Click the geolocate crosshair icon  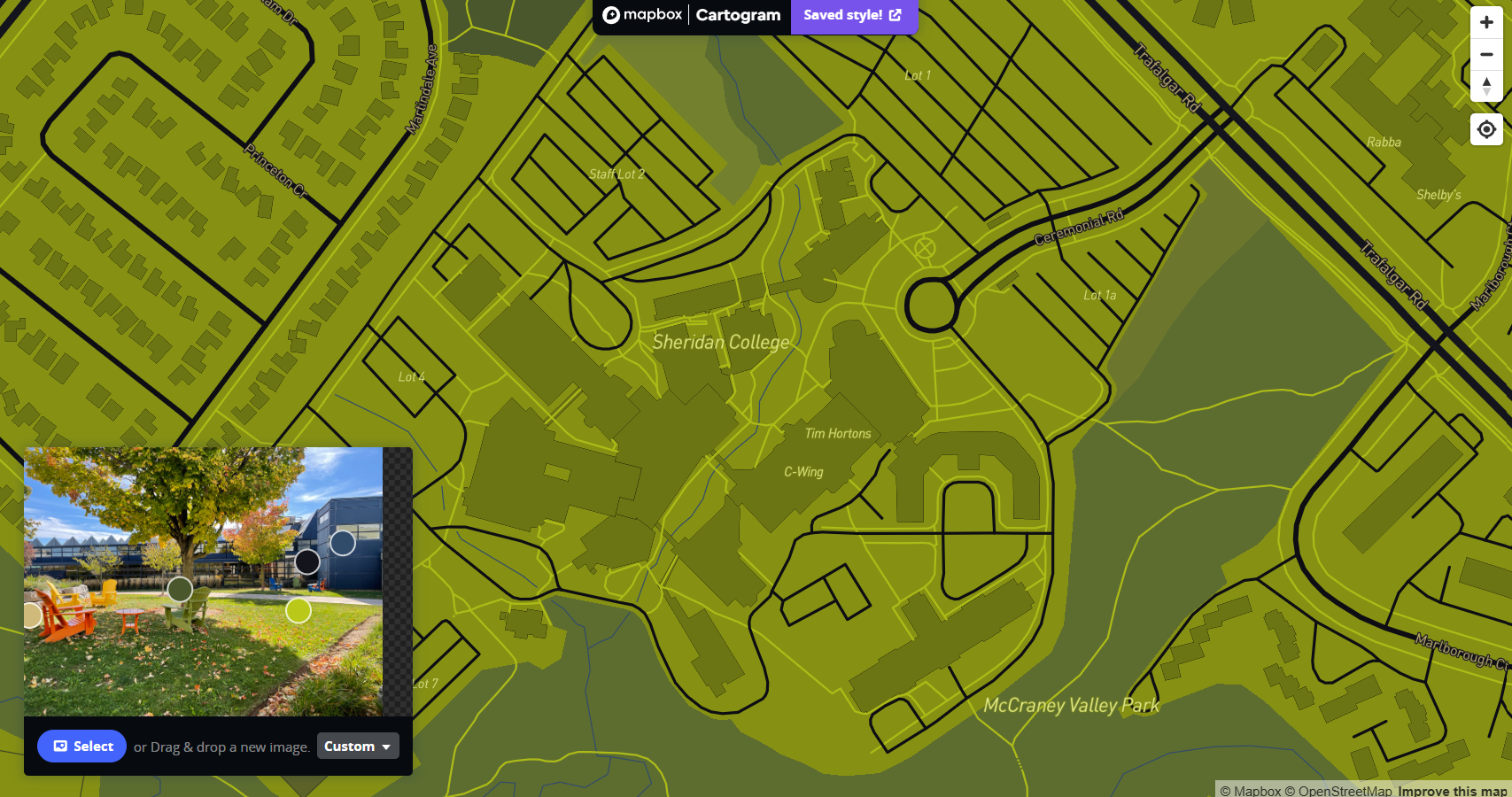[x=1487, y=129]
